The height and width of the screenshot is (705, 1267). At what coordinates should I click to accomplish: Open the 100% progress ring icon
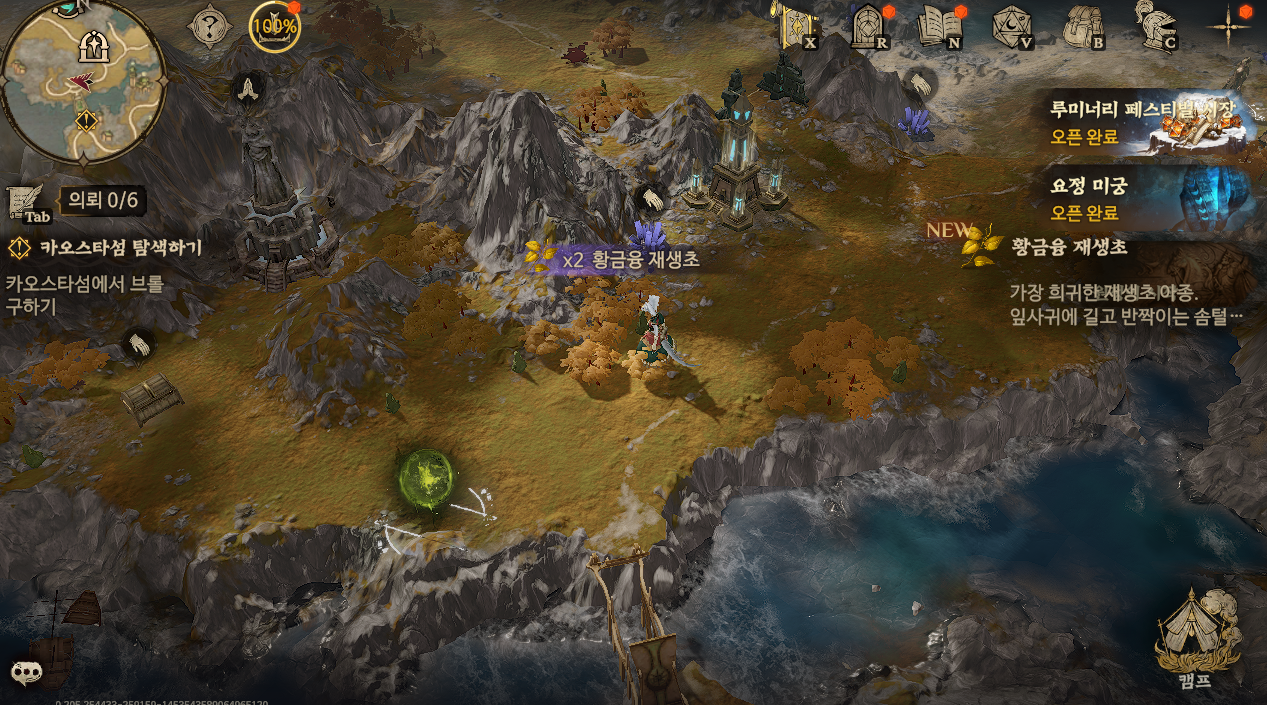274,27
